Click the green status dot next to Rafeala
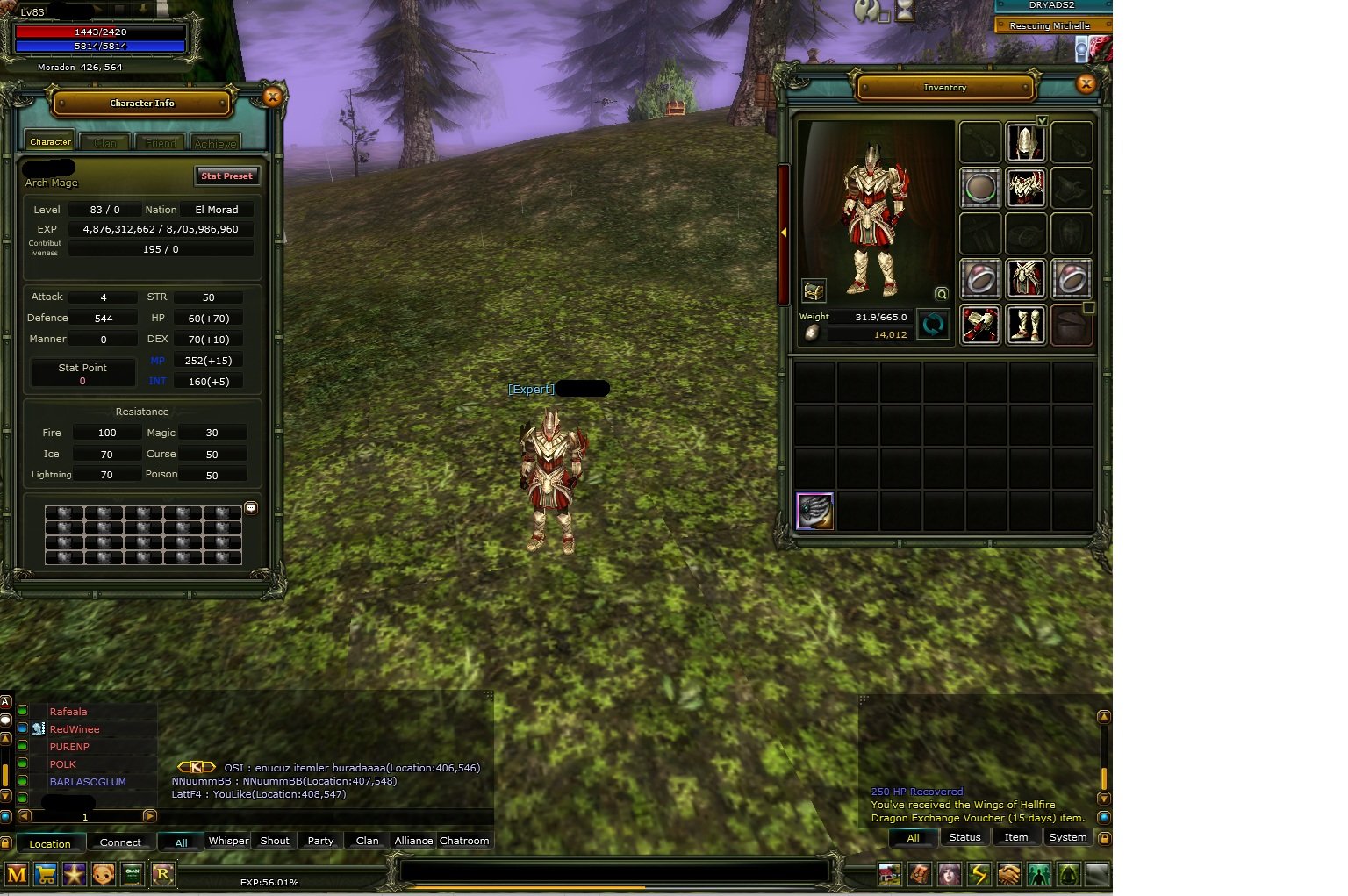Image resolution: width=1348 pixels, height=896 pixels. 23,711
